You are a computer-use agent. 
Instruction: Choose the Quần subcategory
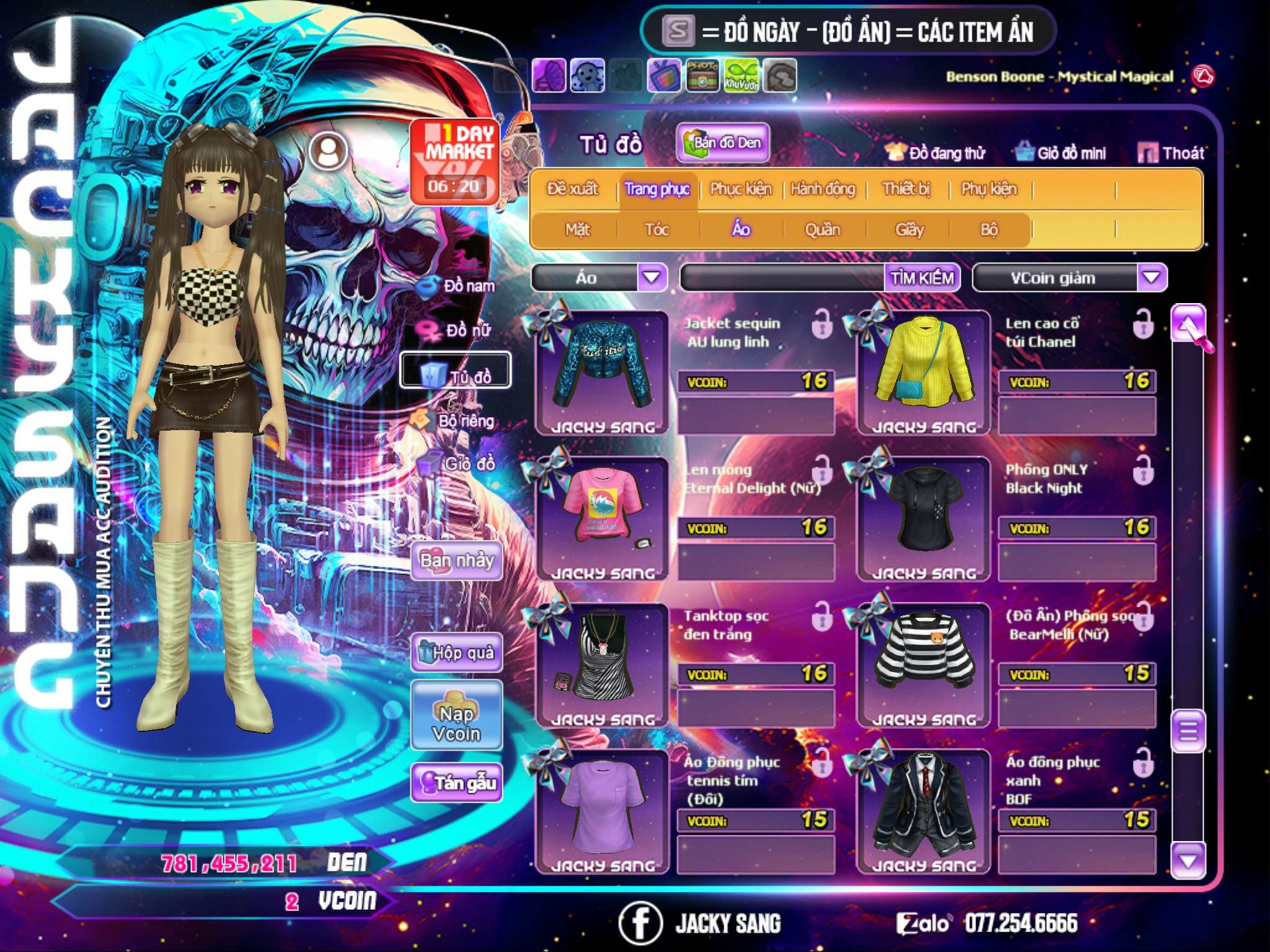pos(822,230)
